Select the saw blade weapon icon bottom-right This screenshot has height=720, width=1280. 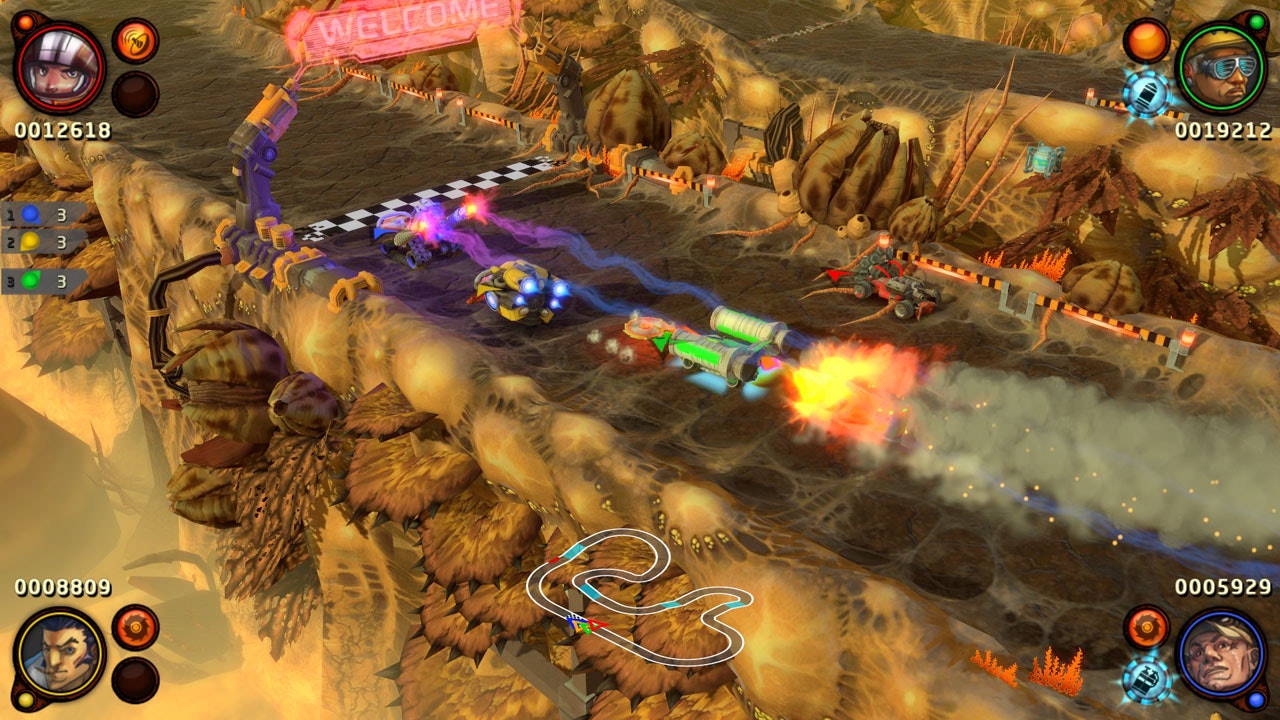[1147, 629]
